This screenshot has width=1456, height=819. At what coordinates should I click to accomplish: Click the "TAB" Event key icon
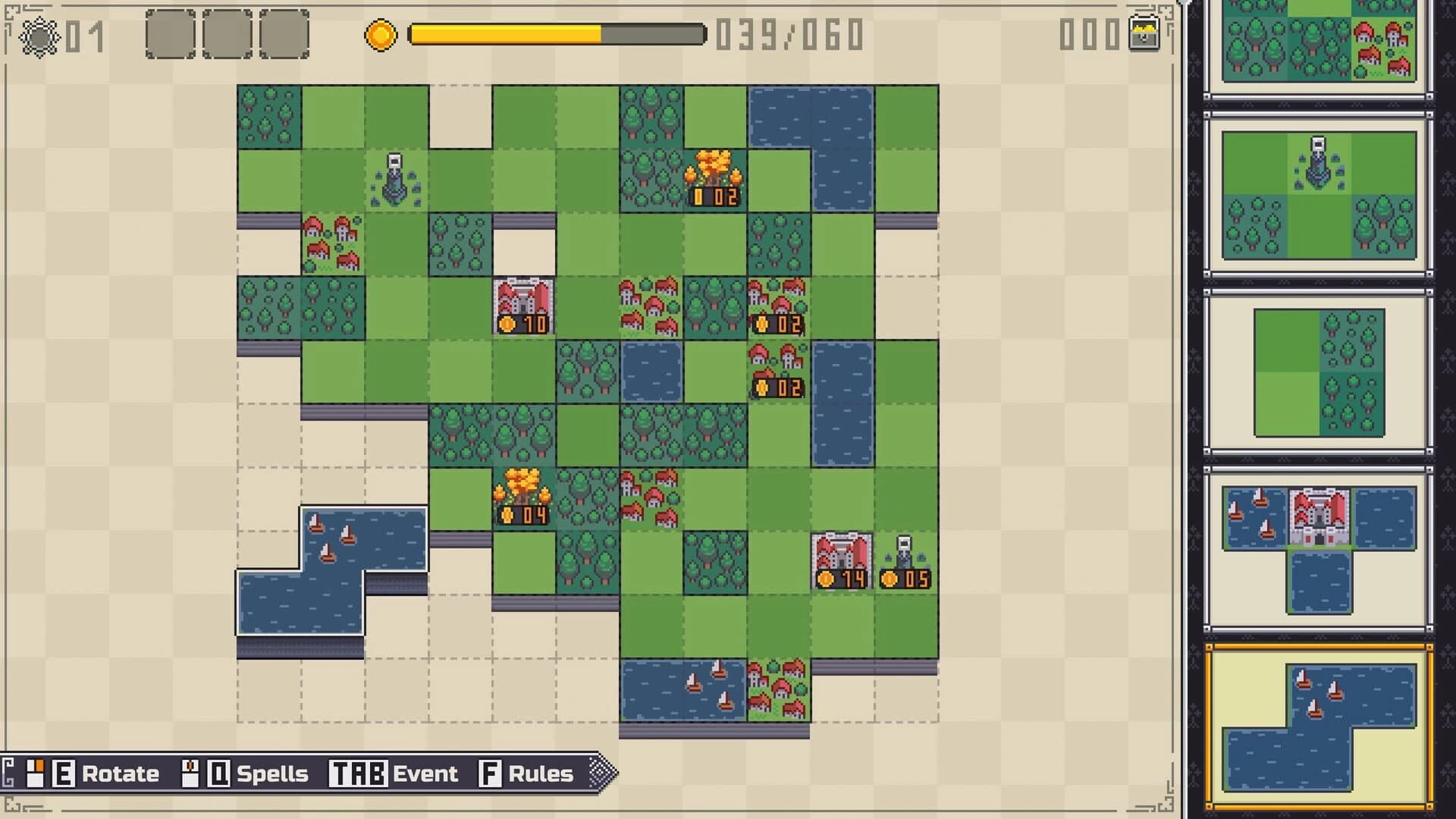click(x=357, y=774)
